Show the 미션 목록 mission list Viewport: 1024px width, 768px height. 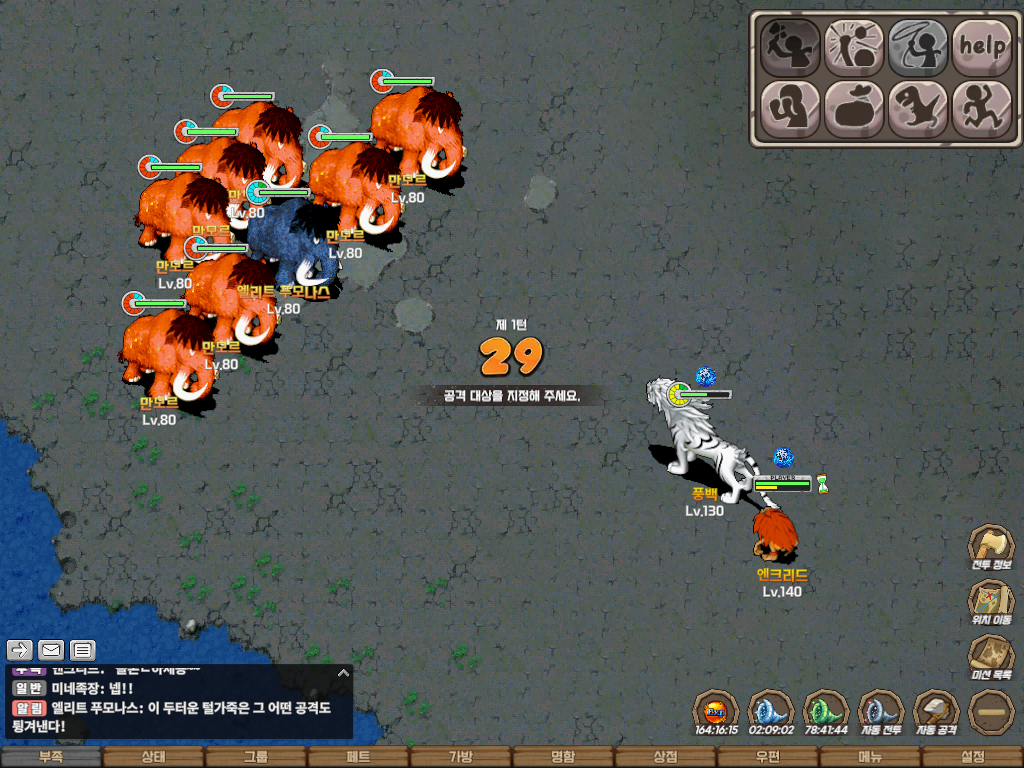click(x=990, y=658)
